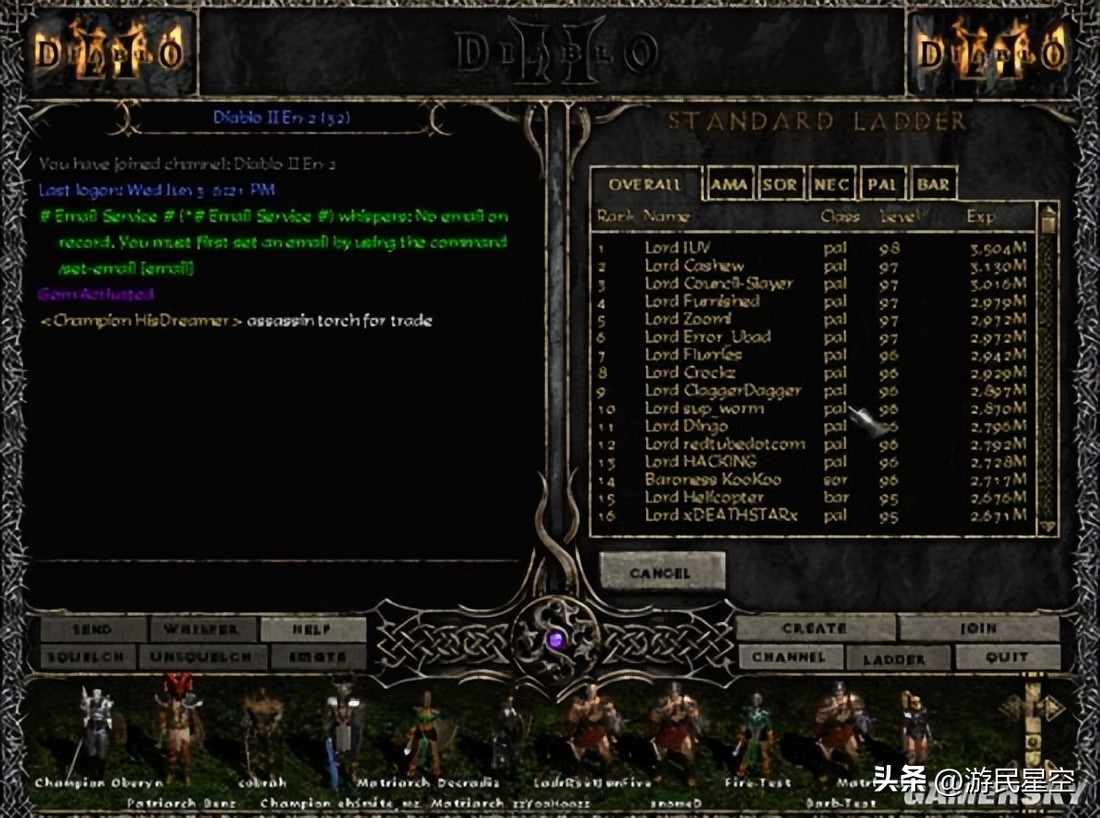
Task: Activate the Unsquelch button
Action: point(203,658)
